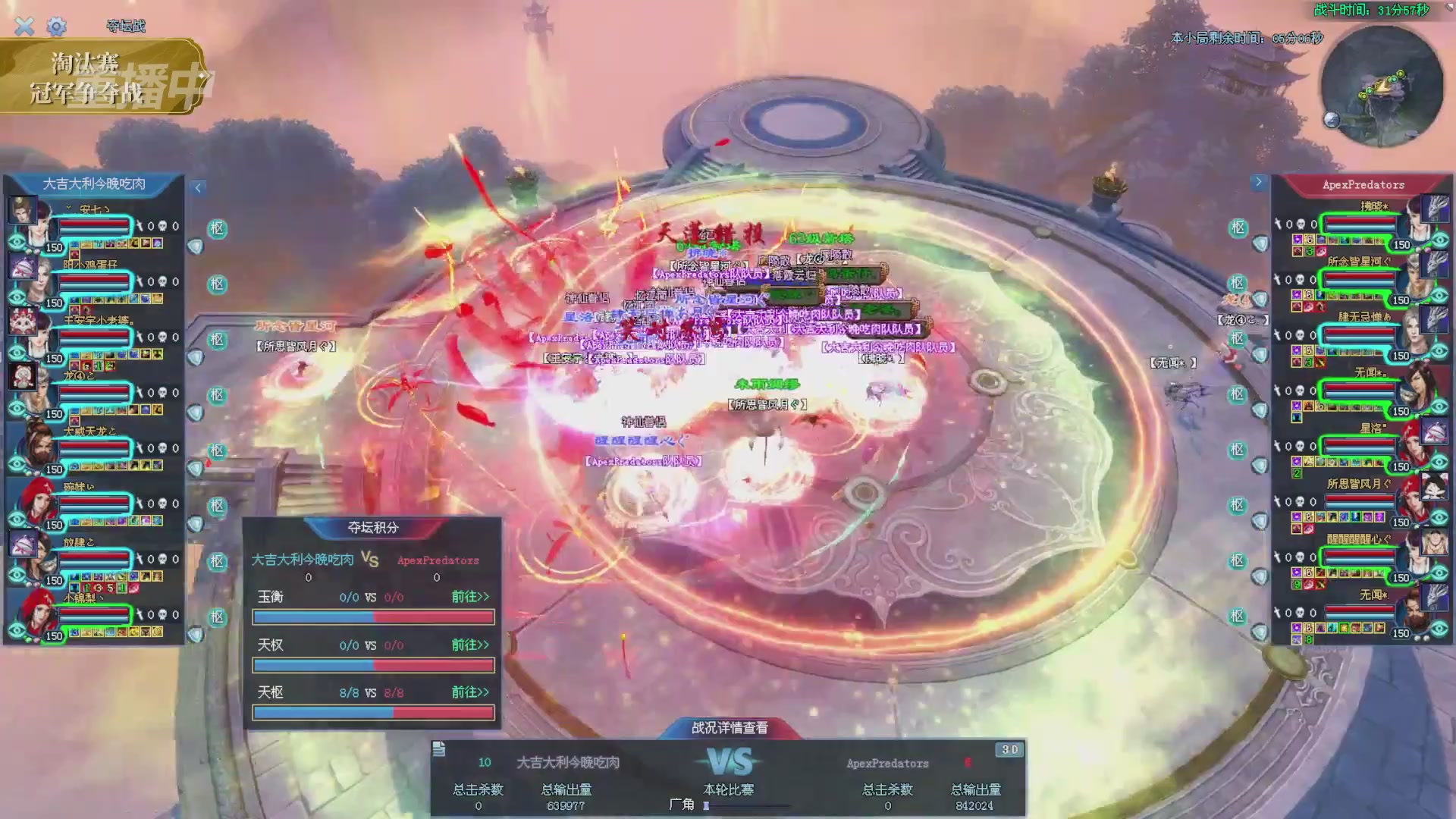1456x819 pixels.
Task: Toggle the eye icon beside 安七
Action: point(17,242)
